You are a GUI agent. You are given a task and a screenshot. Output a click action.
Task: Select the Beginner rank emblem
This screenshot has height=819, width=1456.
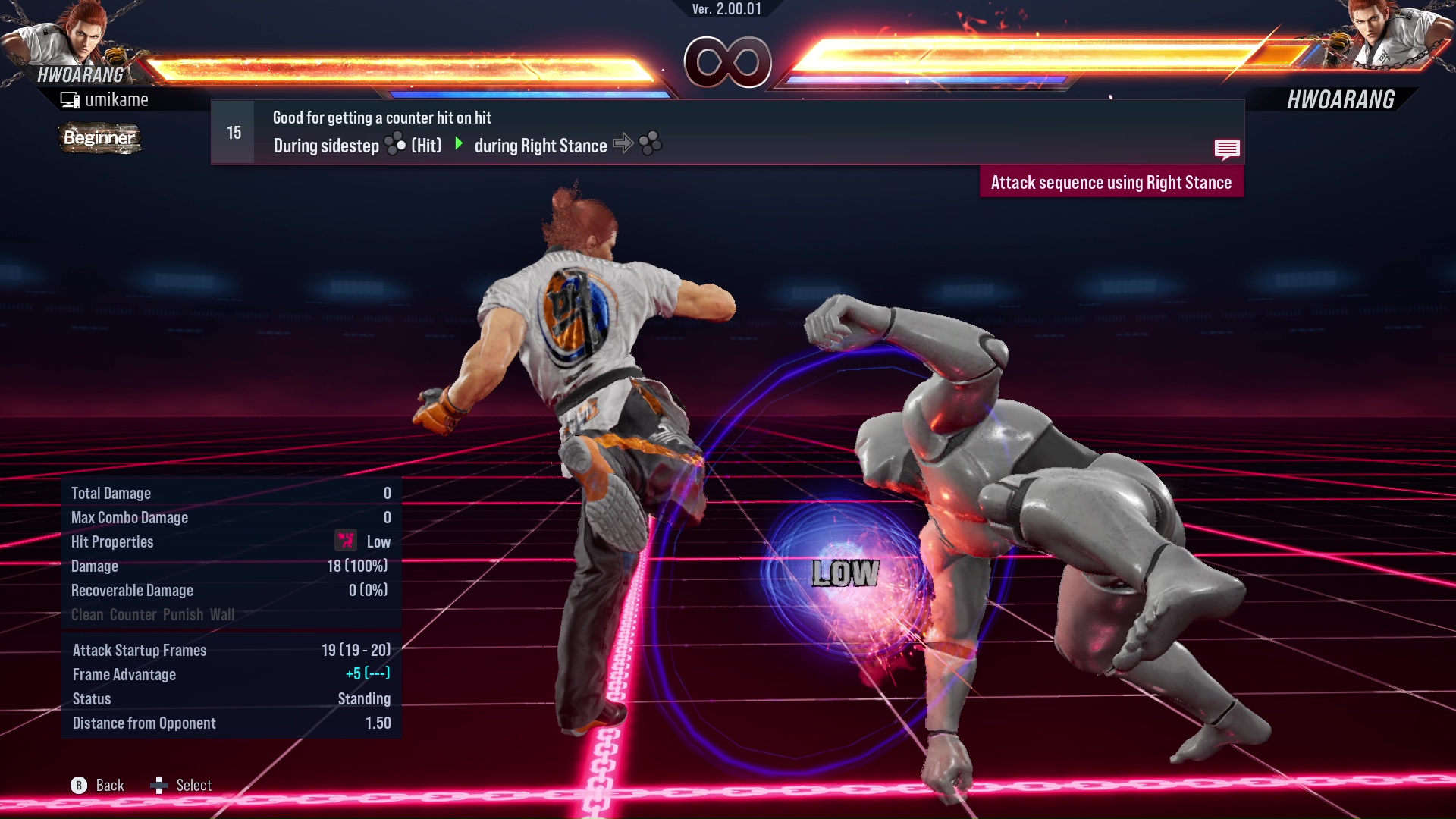point(99,139)
